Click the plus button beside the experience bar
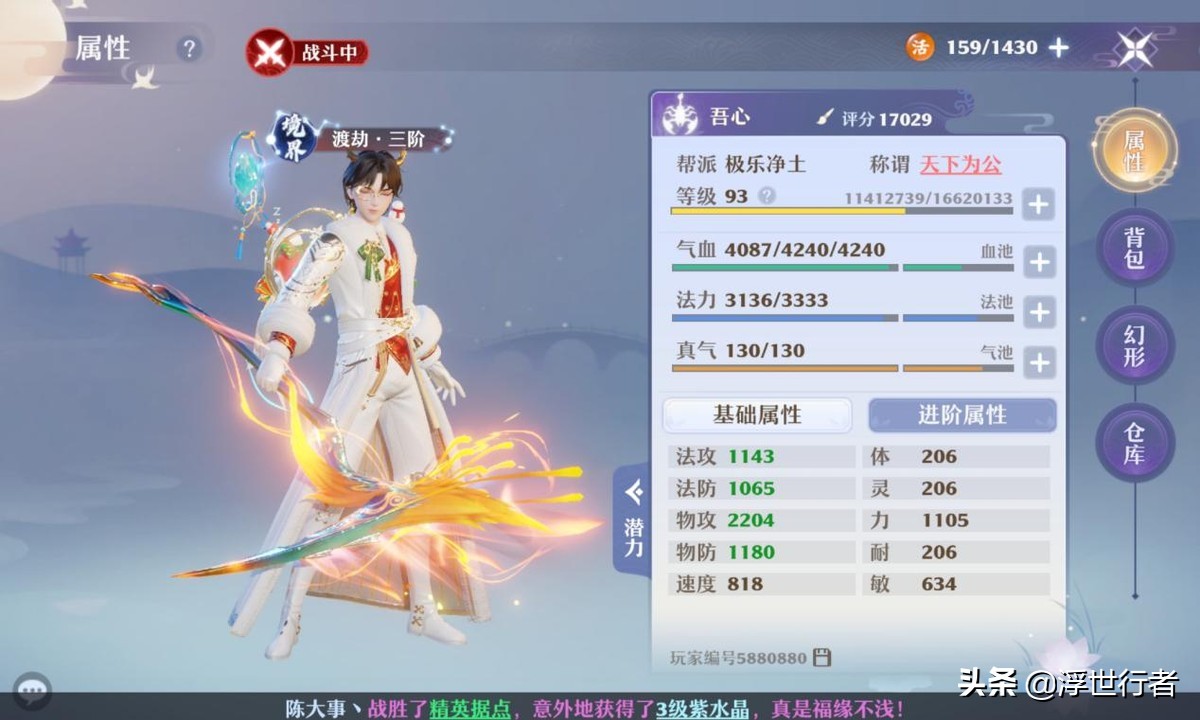 [x=1039, y=205]
